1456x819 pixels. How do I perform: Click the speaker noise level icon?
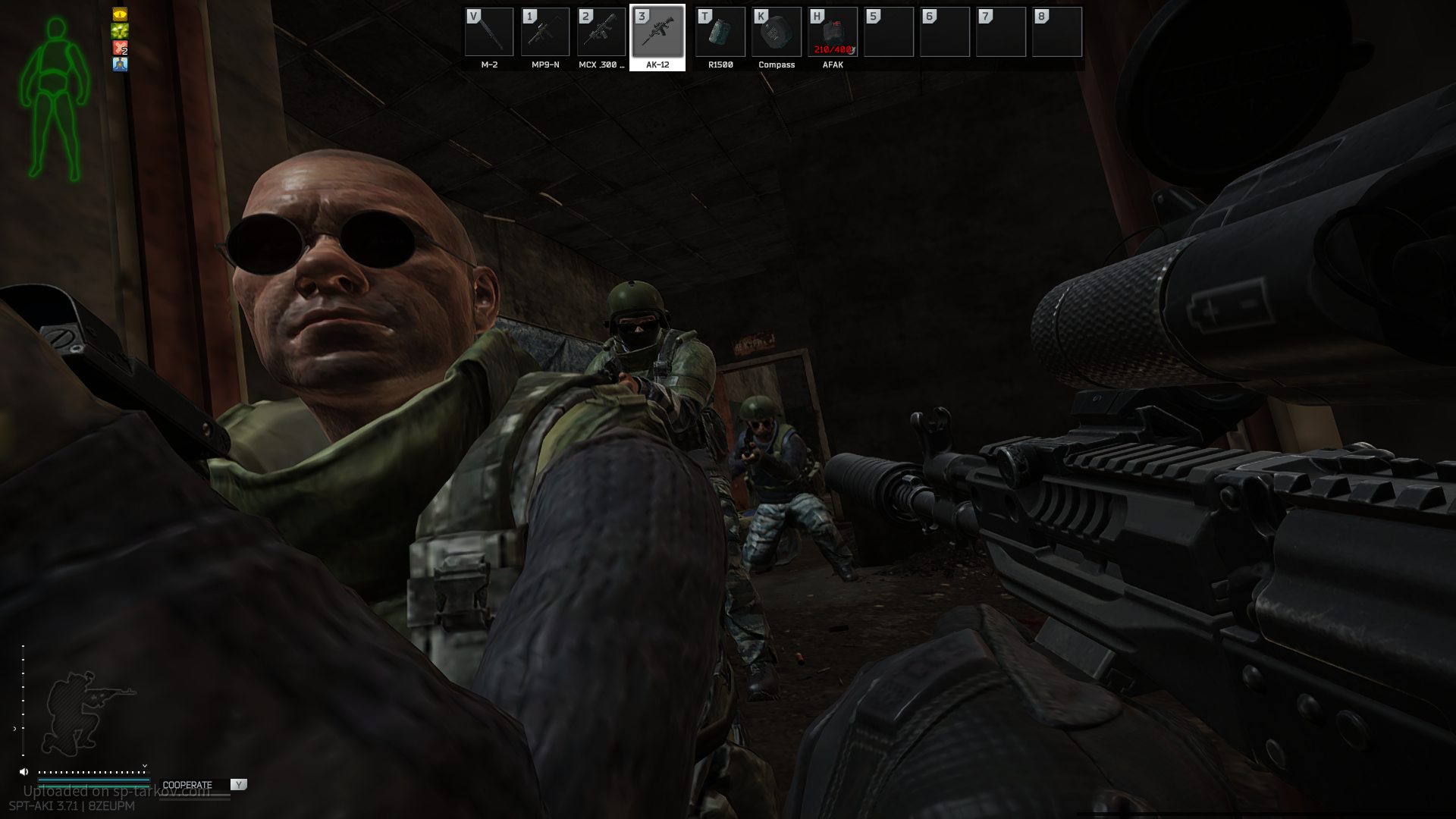[x=24, y=772]
